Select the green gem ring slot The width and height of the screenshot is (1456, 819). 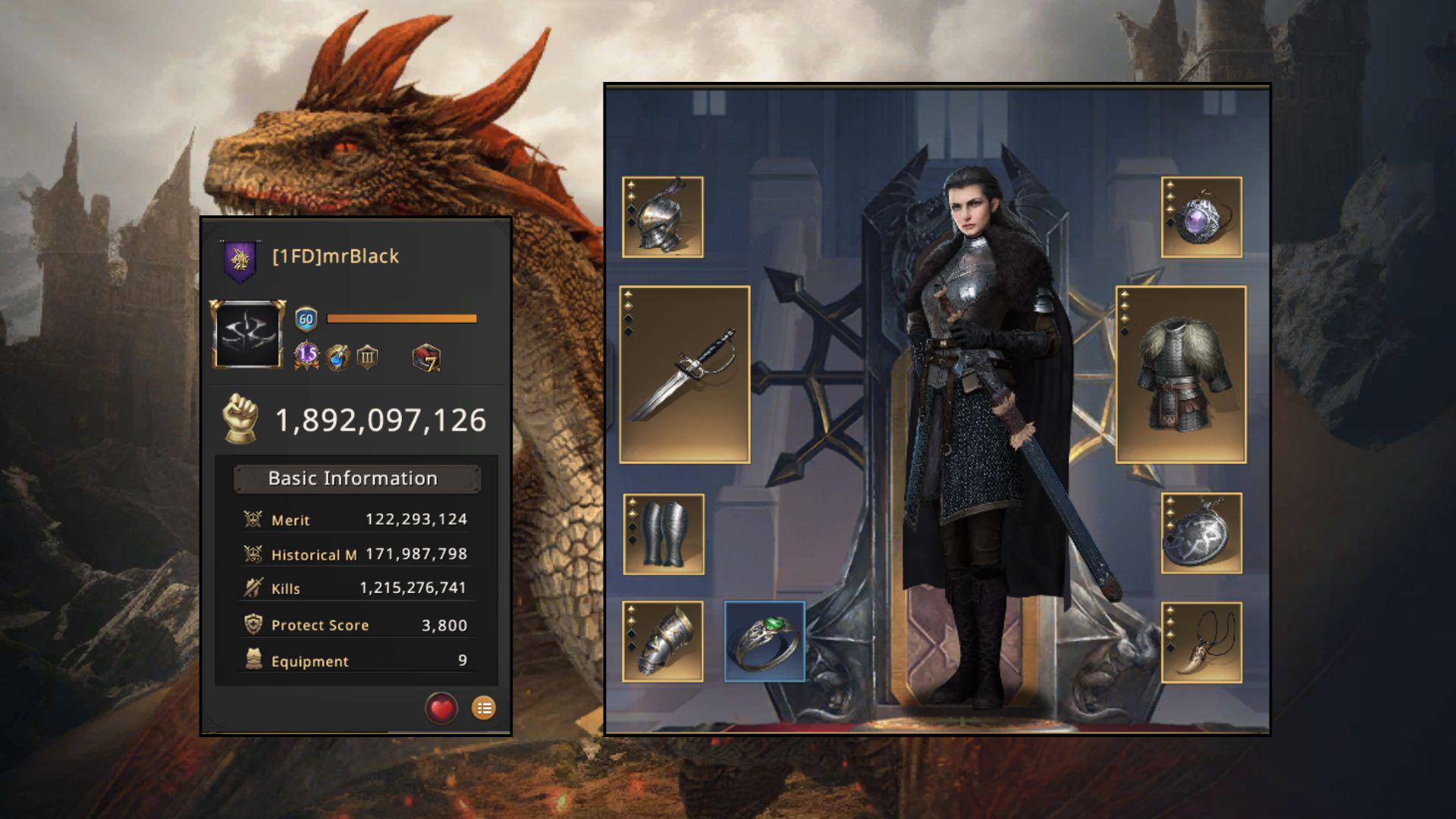coord(764,642)
